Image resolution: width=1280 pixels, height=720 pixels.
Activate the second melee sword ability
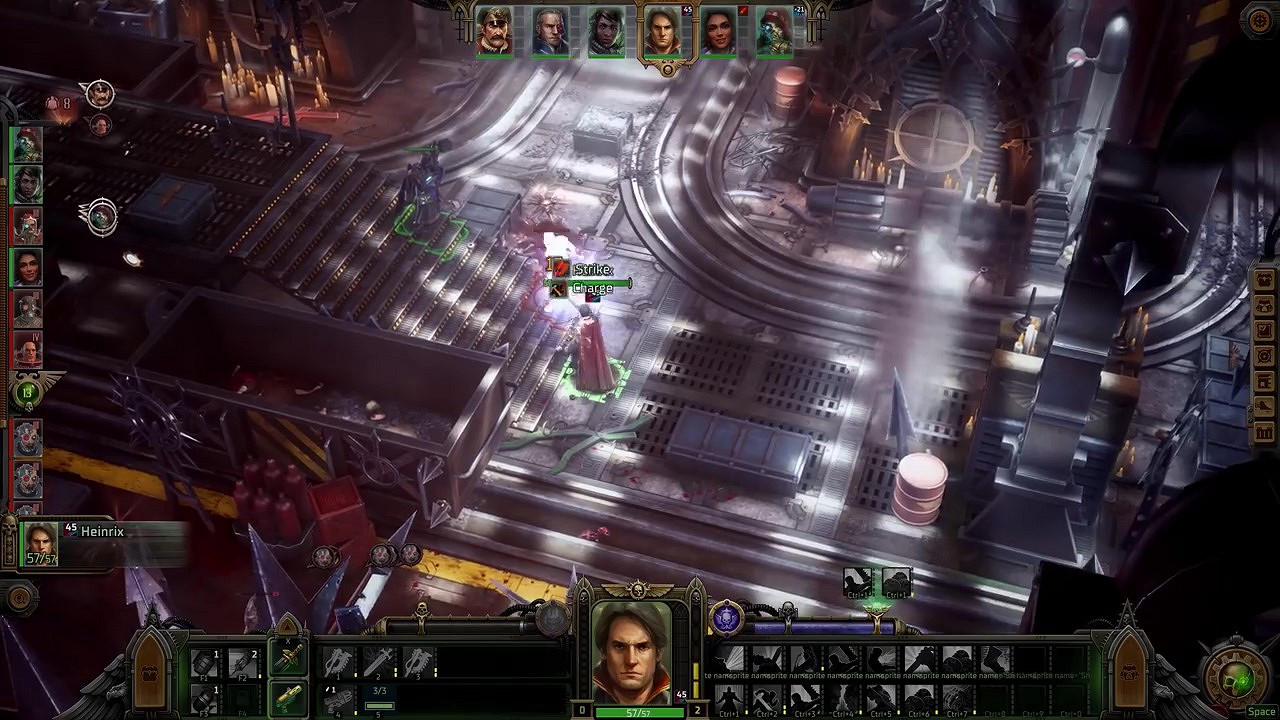(379, 662)
